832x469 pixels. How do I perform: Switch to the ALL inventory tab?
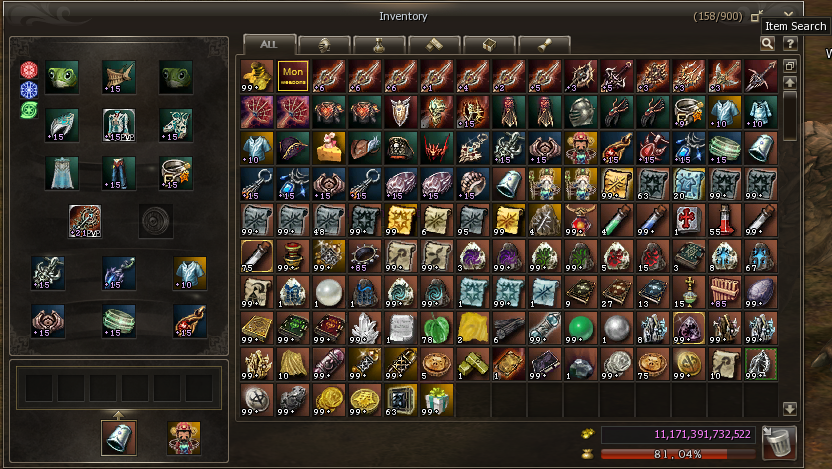tap(269, 45)
